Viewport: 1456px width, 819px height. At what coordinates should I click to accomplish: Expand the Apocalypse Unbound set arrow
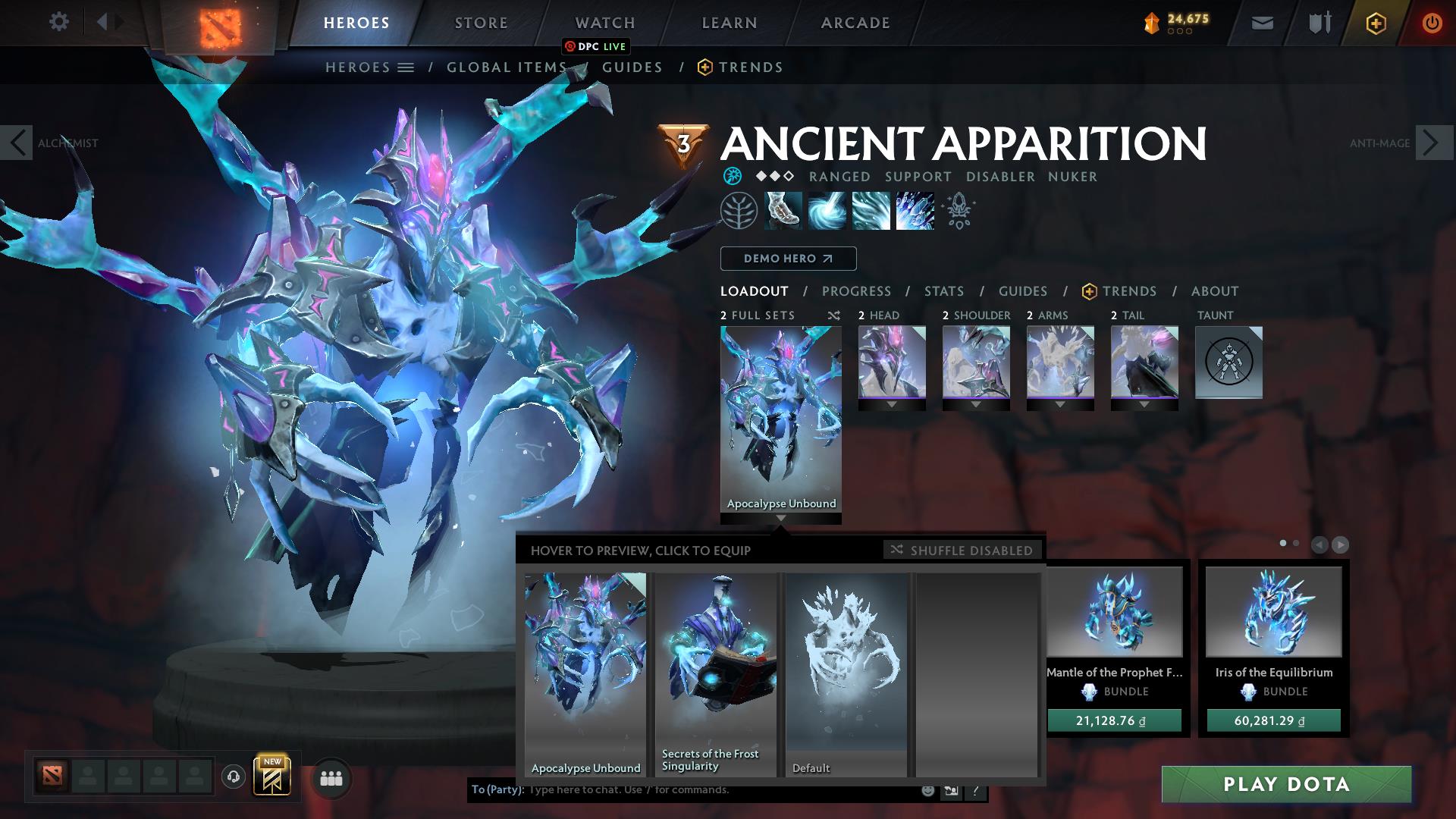click(x=781, y=519)
